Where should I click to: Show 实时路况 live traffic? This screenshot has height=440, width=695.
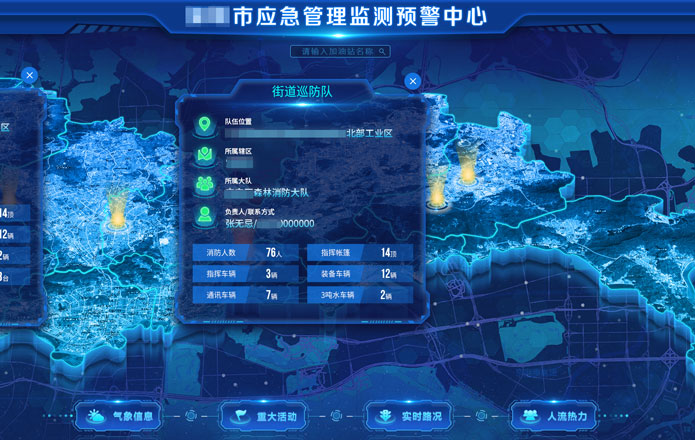point(411,416)
